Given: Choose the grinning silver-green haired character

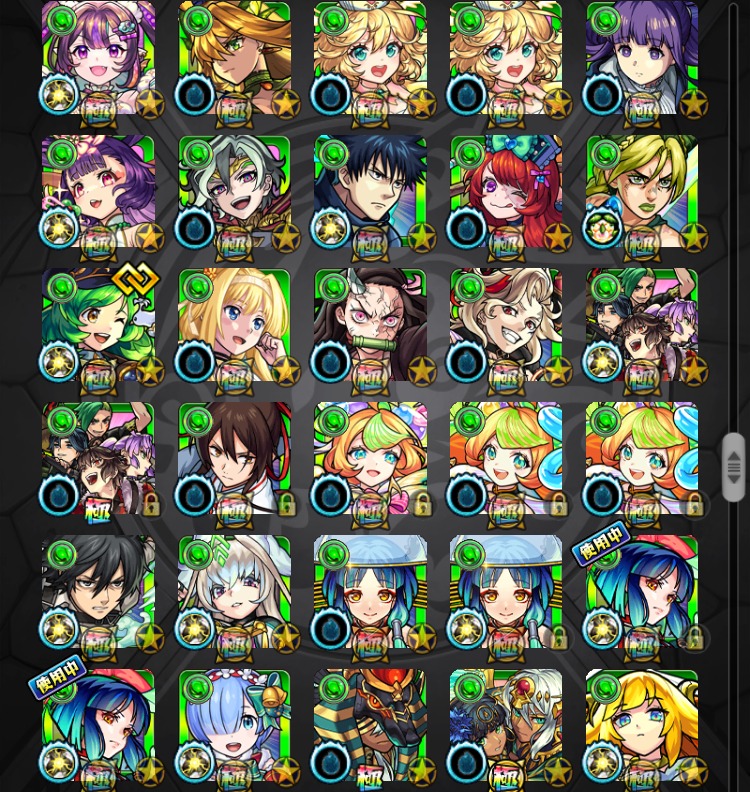Looking at the screenshot, I should tap(234, 190).
